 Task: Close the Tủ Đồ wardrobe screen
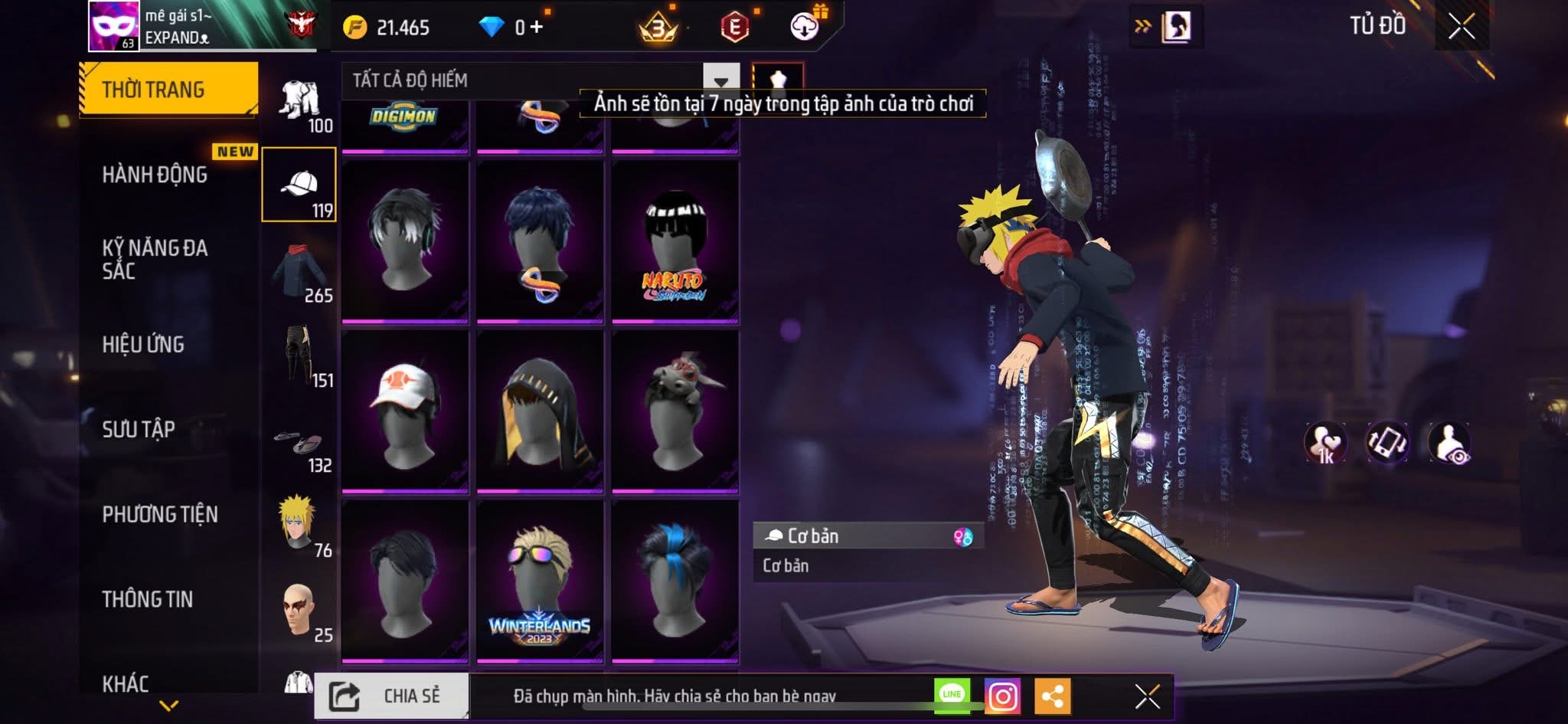coord(1461,27)
